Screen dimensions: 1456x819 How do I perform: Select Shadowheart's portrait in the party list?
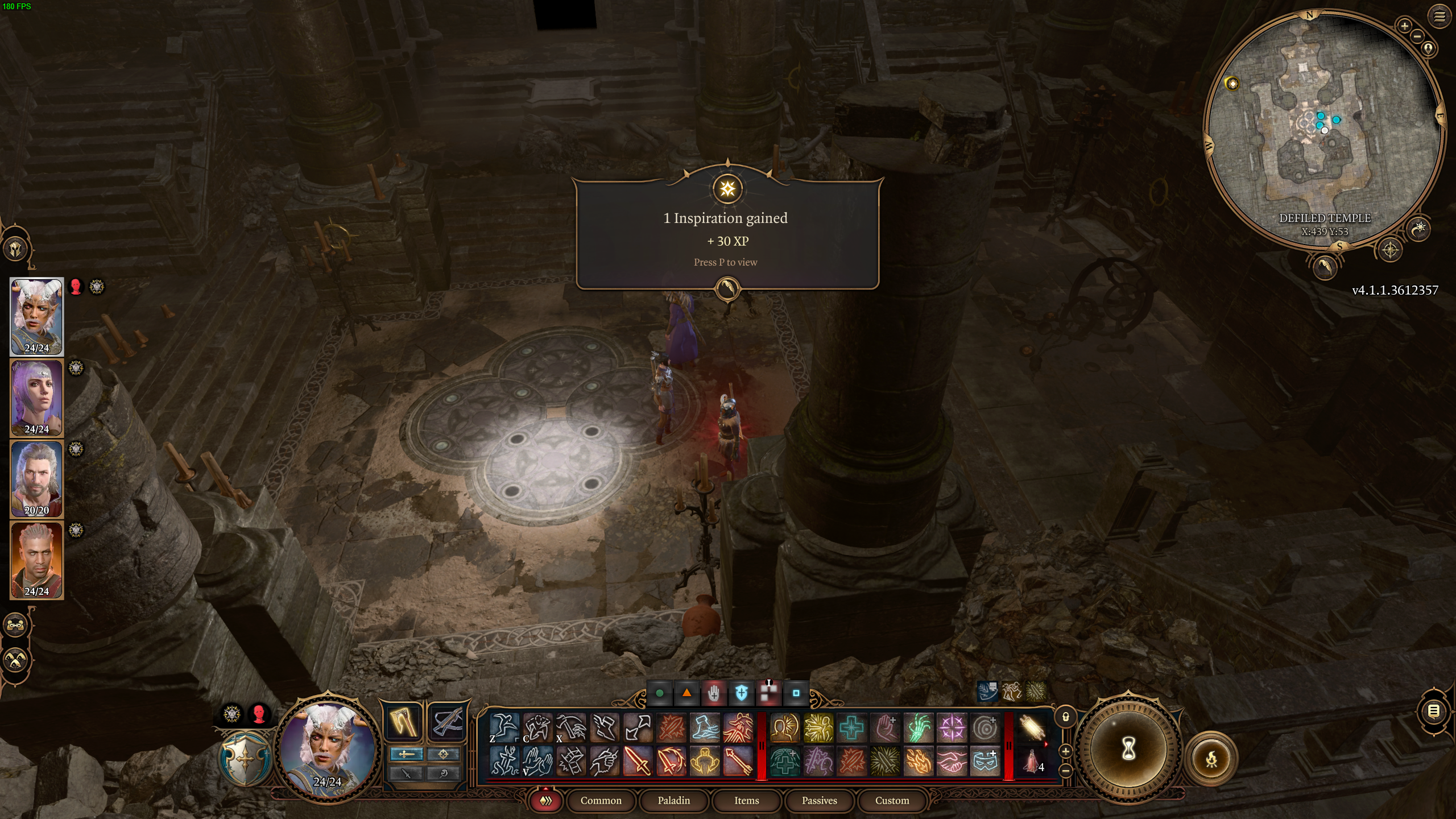[x=36, y=398]
